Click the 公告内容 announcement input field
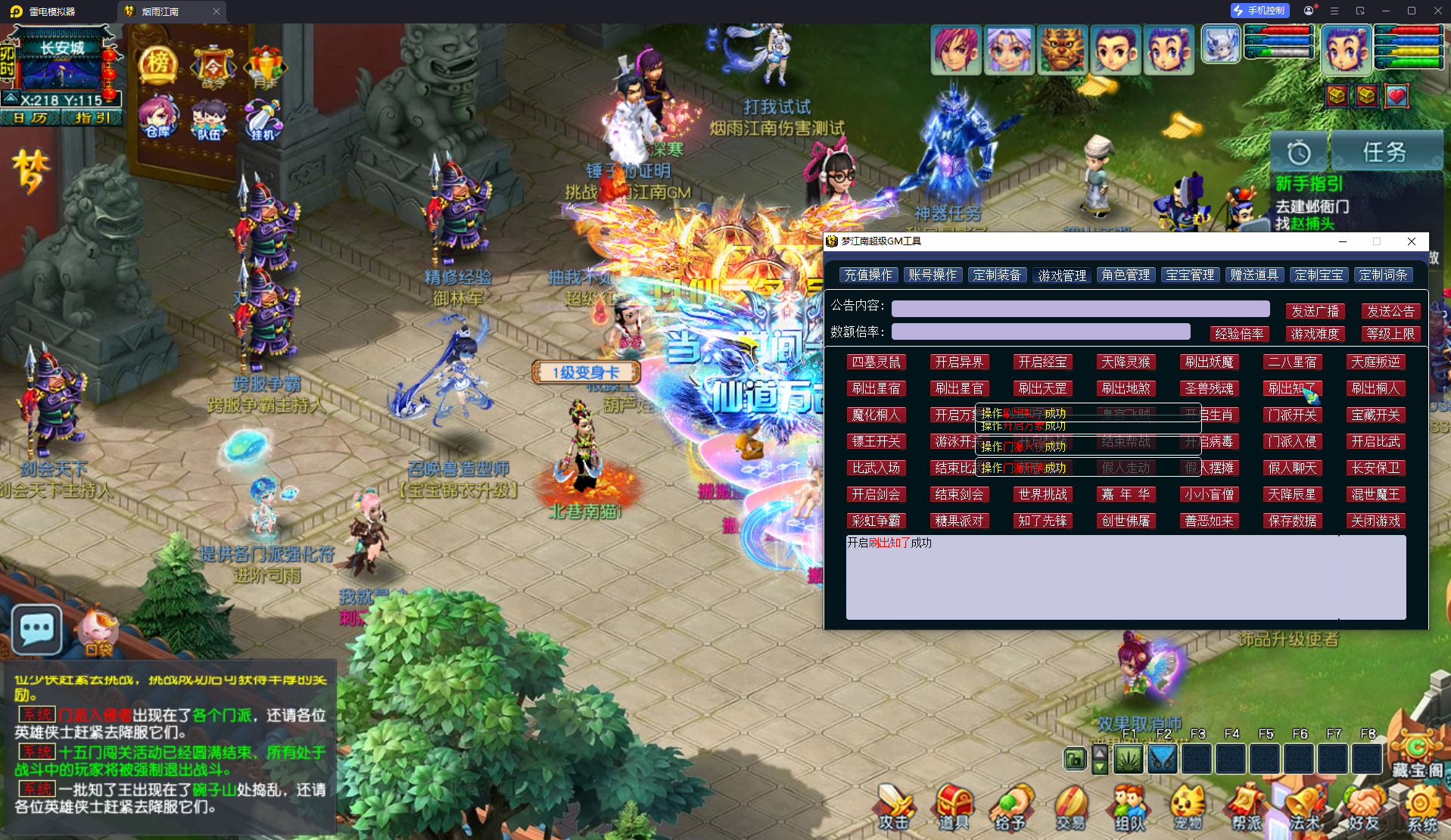The width and height of the screenshot is (1451, 840). 1081,309
